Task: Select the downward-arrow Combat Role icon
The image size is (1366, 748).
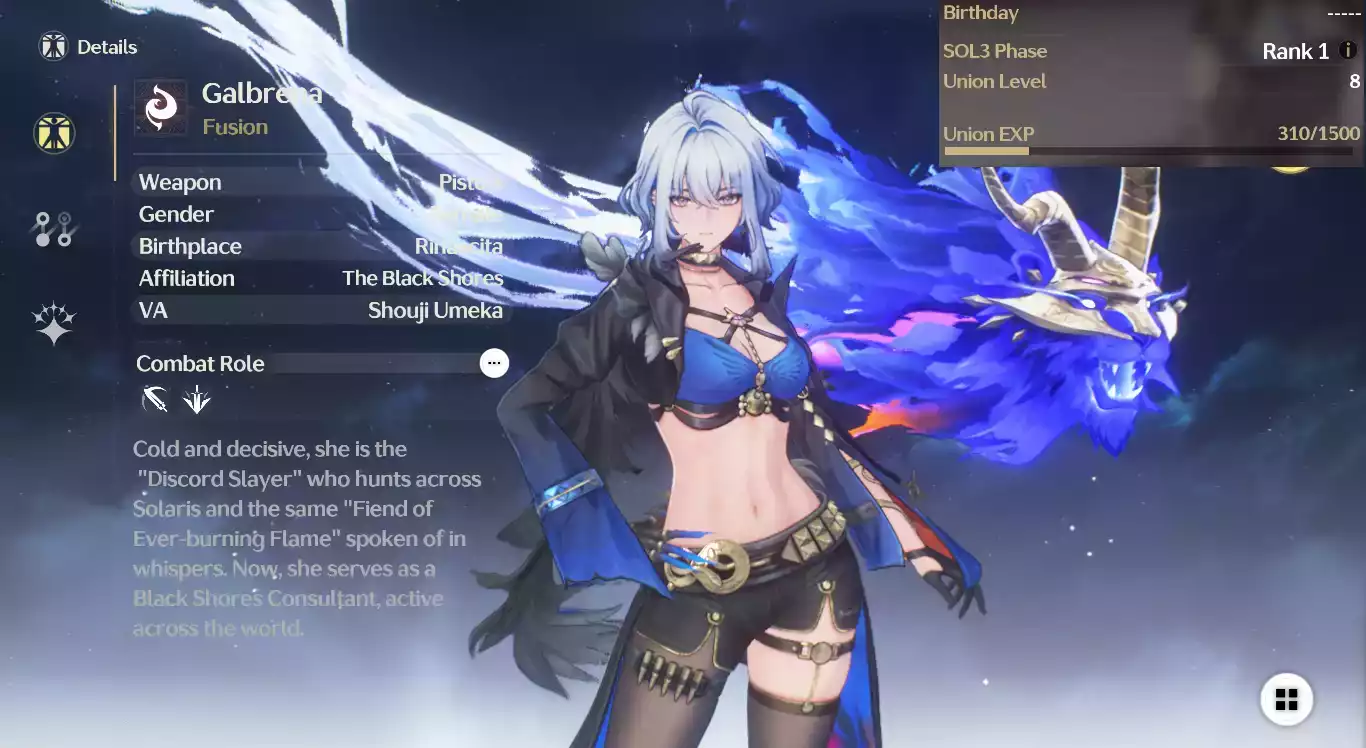Action: (197, 399)
